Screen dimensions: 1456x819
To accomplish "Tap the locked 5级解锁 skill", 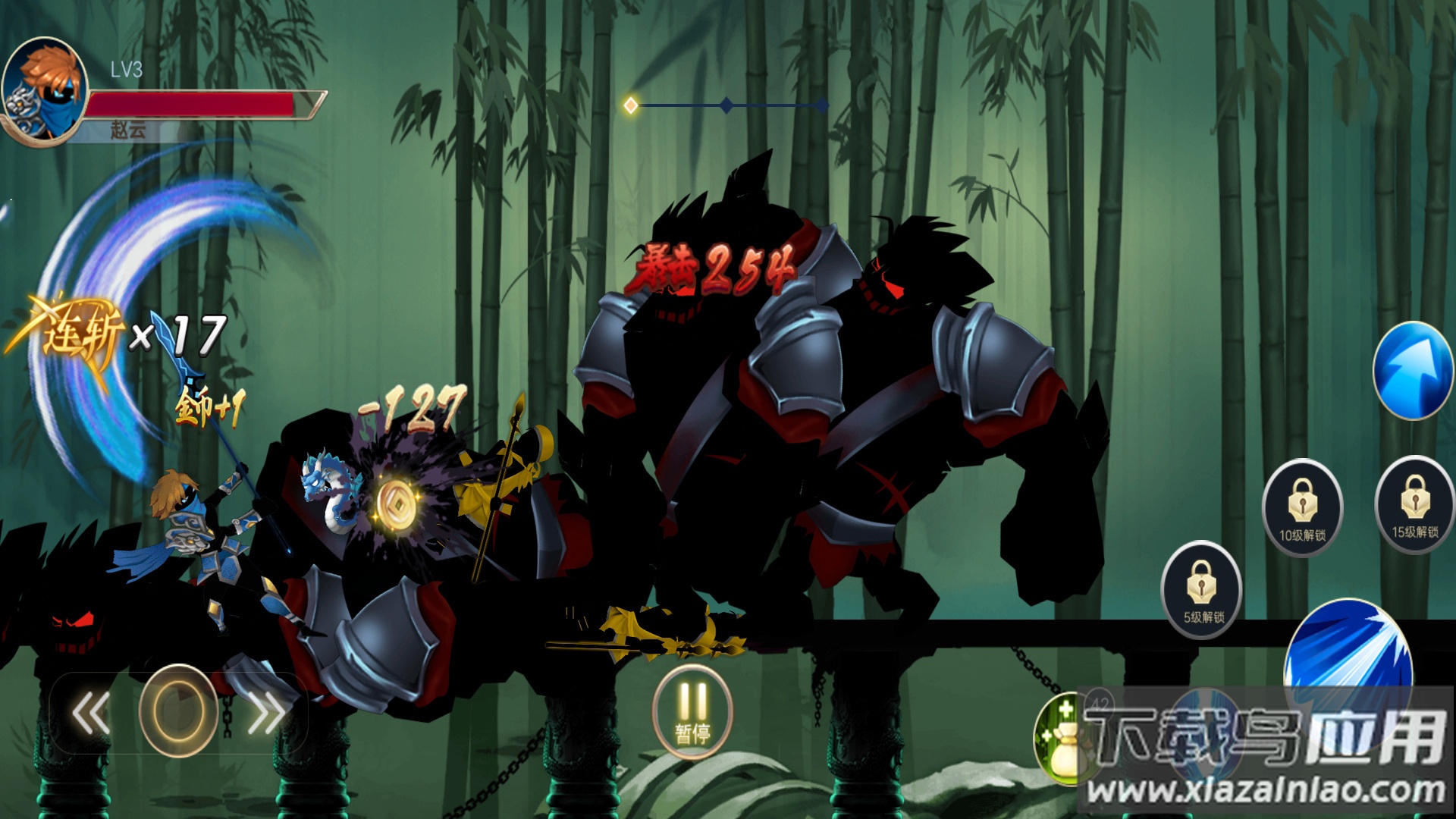I will point(1202,590).
